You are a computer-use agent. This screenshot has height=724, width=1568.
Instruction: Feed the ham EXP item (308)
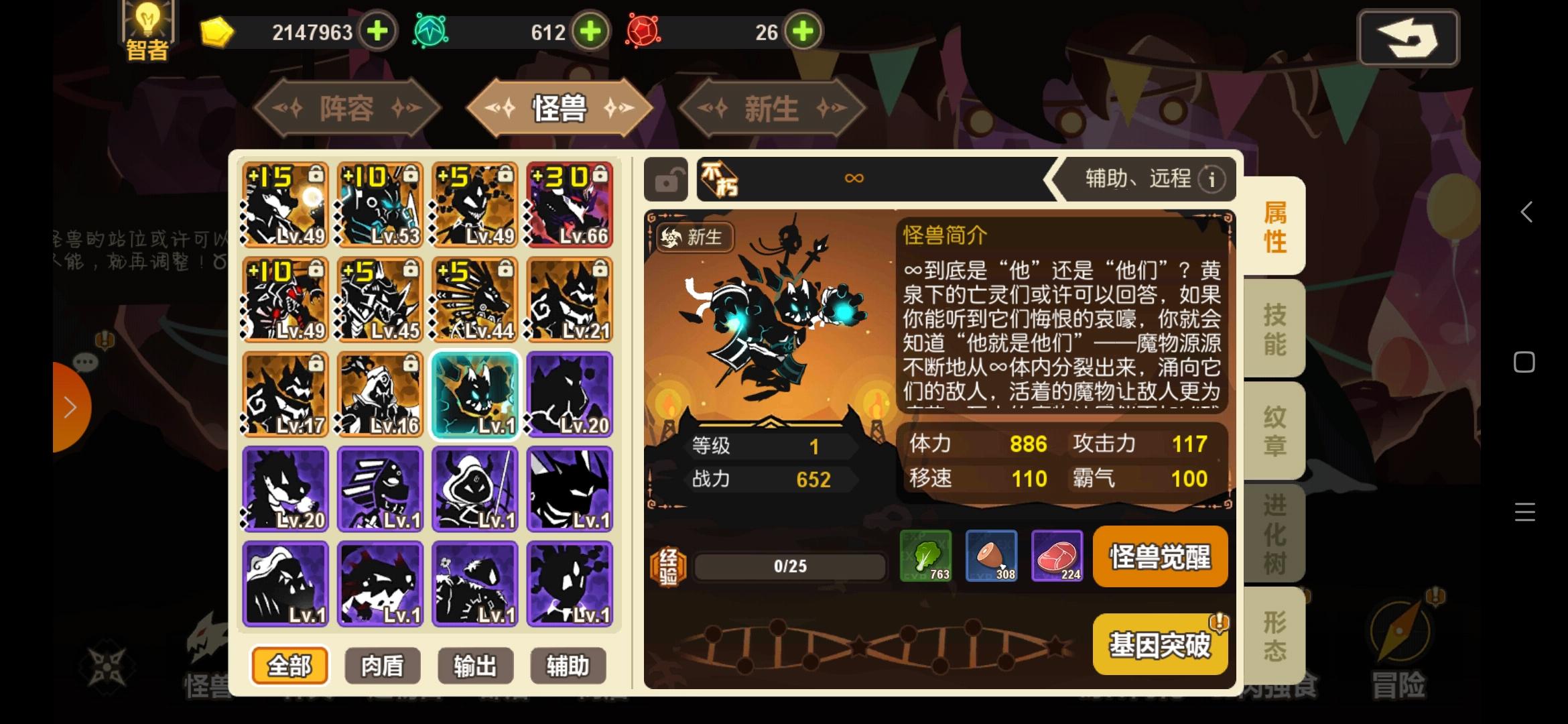pos(992,556)
